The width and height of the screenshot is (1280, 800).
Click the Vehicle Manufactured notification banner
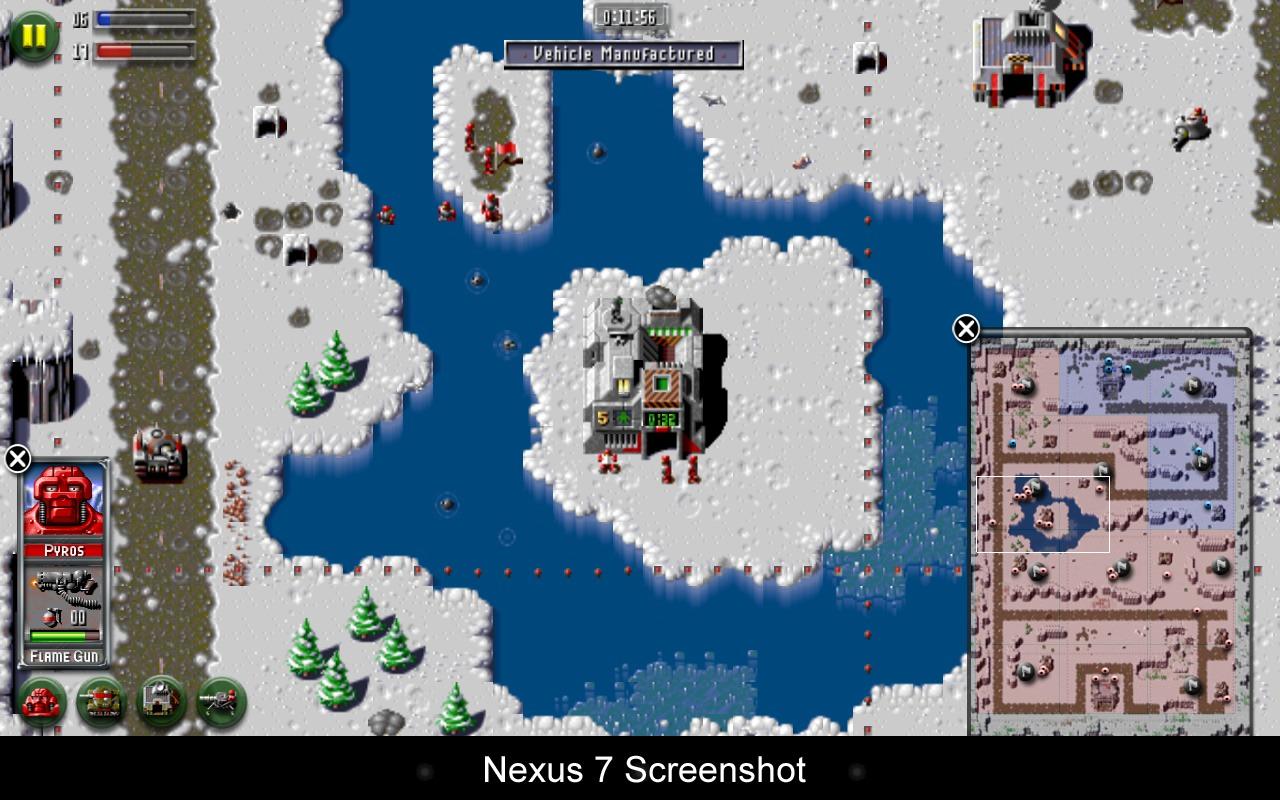[622, 56]
